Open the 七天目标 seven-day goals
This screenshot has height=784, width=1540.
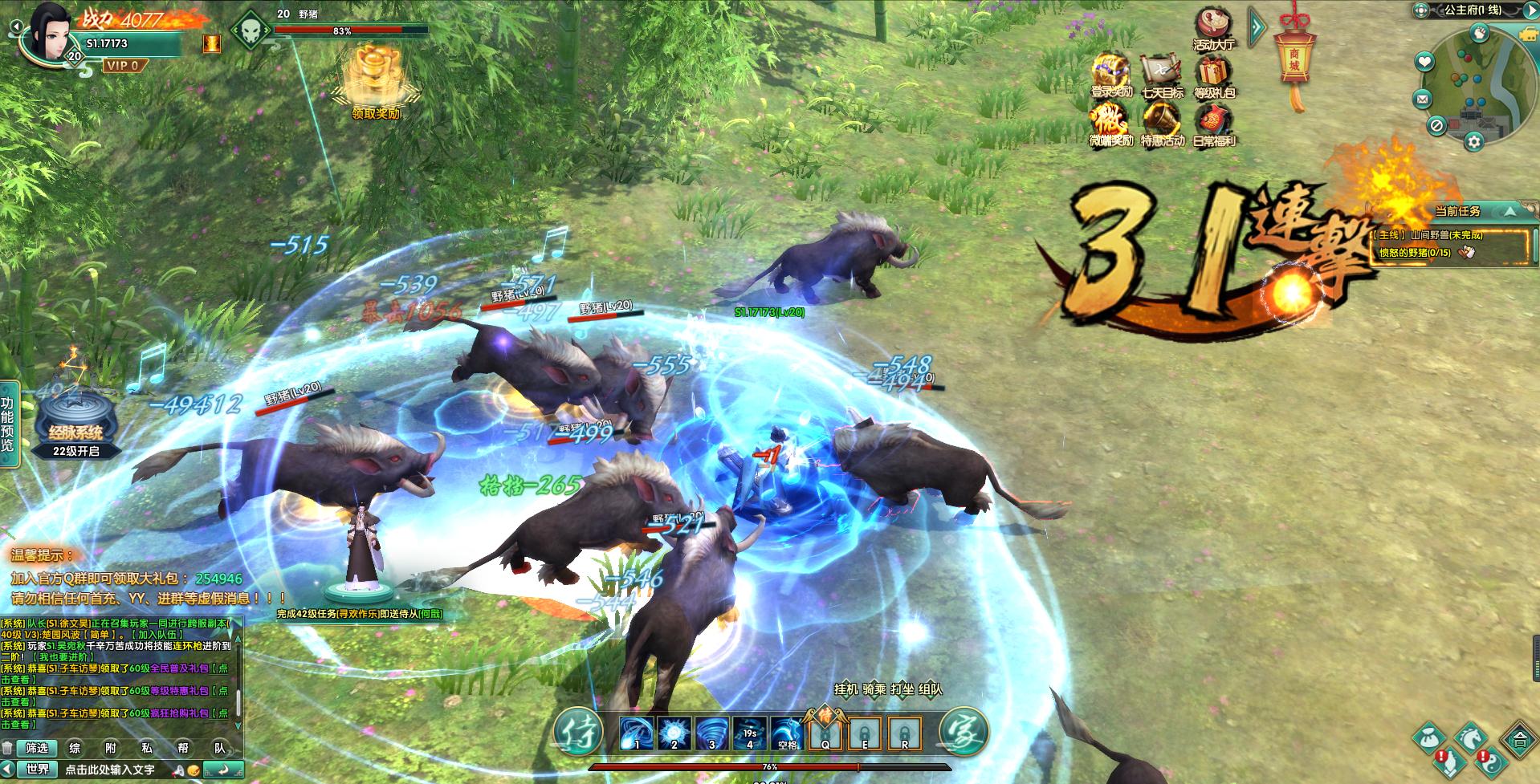(x=1161, y=76)
